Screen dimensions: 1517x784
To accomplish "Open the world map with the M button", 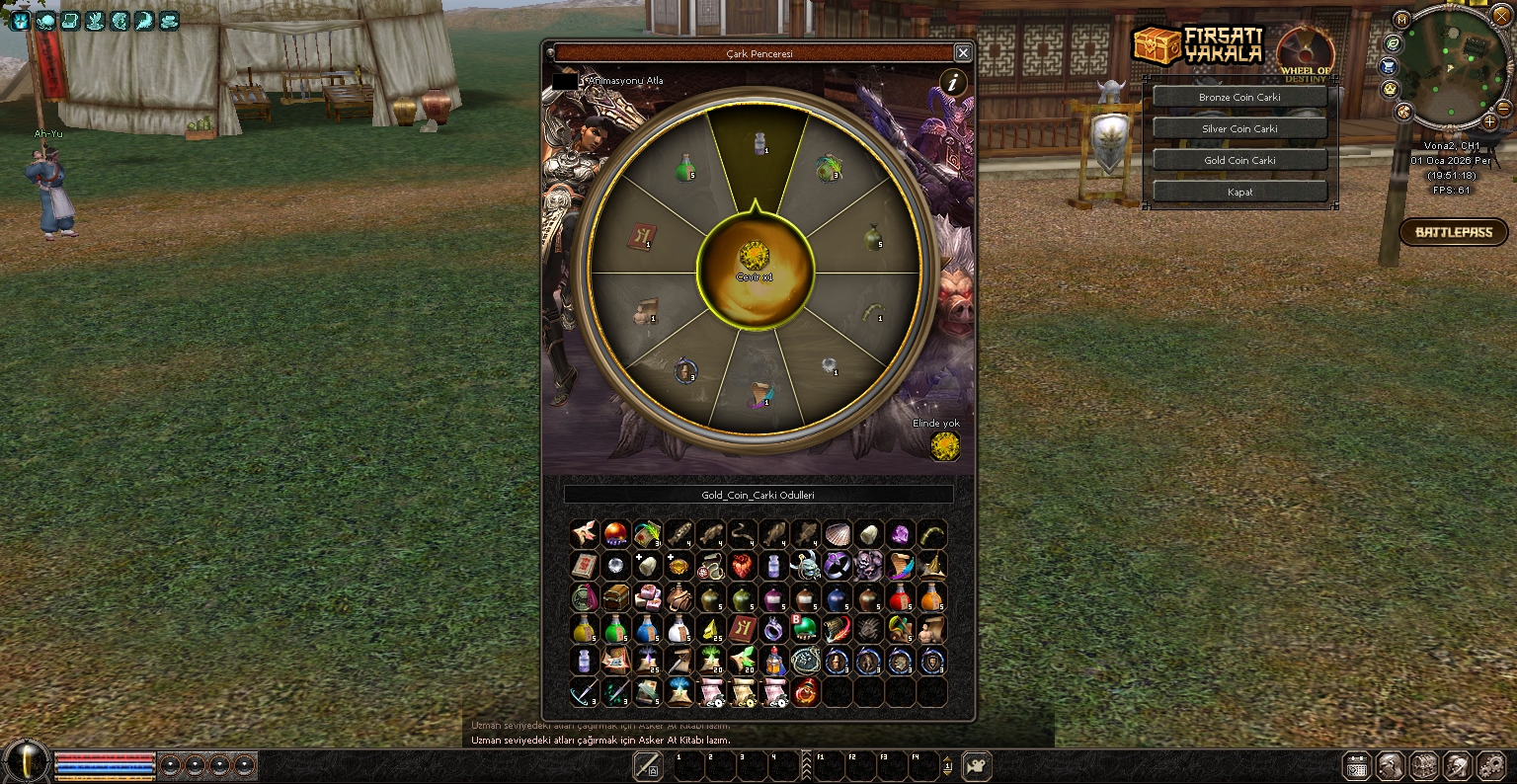I will (x=1401, y=20).
